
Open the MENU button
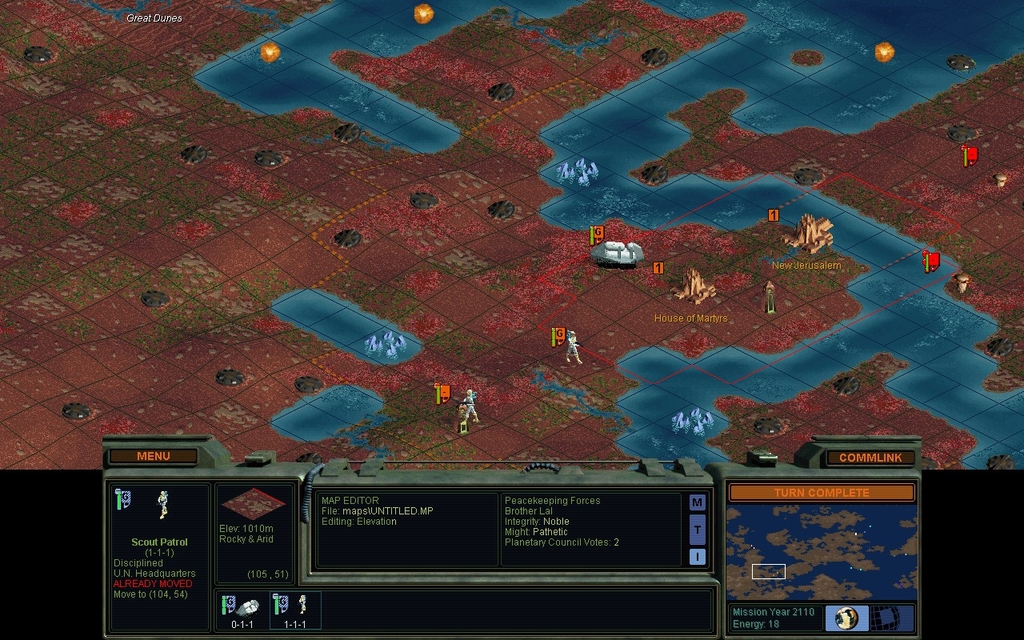click(x=153, y=456)
